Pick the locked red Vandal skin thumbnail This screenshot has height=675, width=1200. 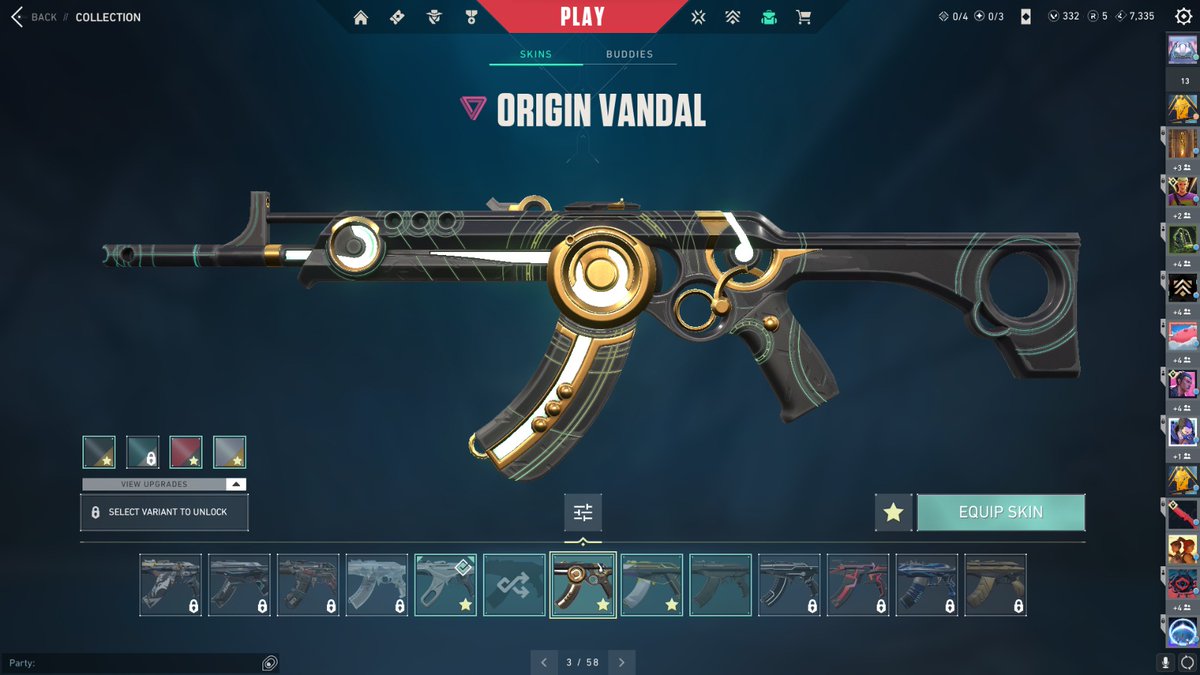pos(857,585)
